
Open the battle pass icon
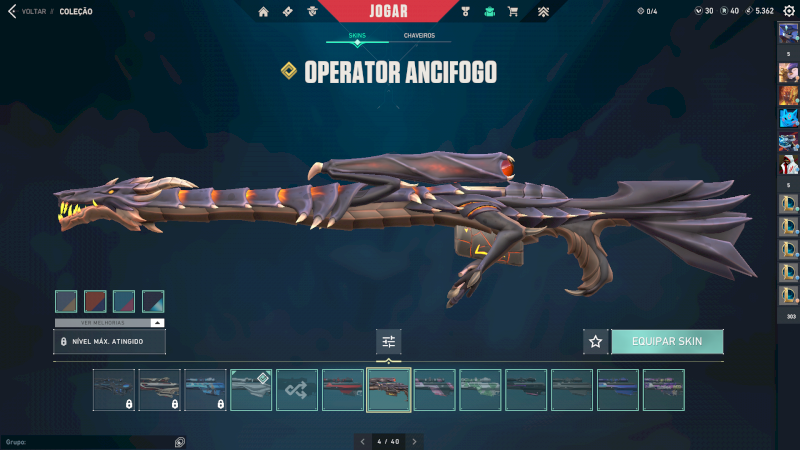(x=288, y=12)
